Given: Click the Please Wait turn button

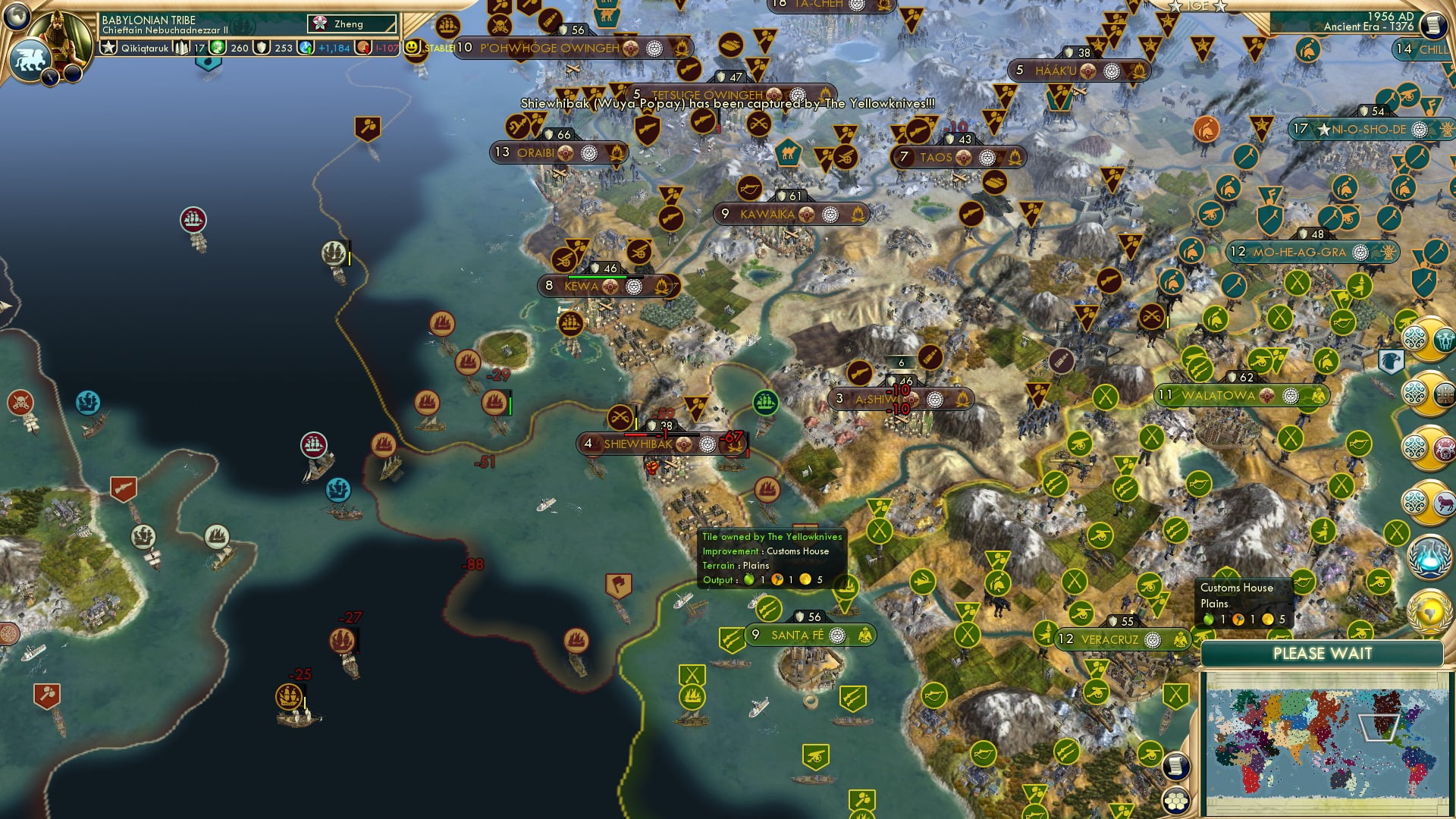Looking at the screenshot, I should pos(1322,654).
